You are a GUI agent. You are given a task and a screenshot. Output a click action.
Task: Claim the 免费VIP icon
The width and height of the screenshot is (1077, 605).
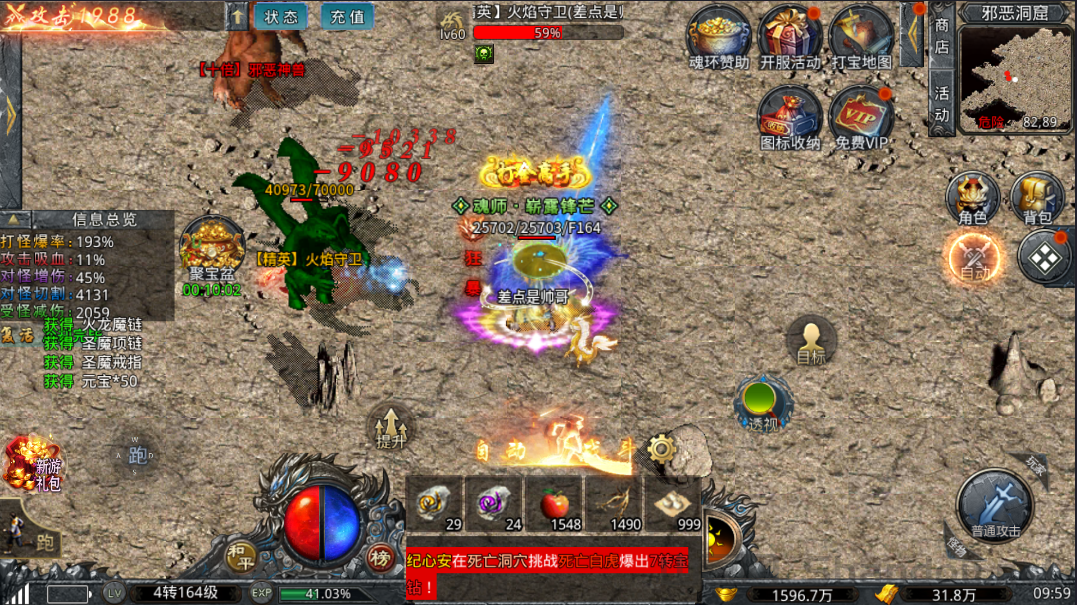pyautogui.click(x=861, y=116)
